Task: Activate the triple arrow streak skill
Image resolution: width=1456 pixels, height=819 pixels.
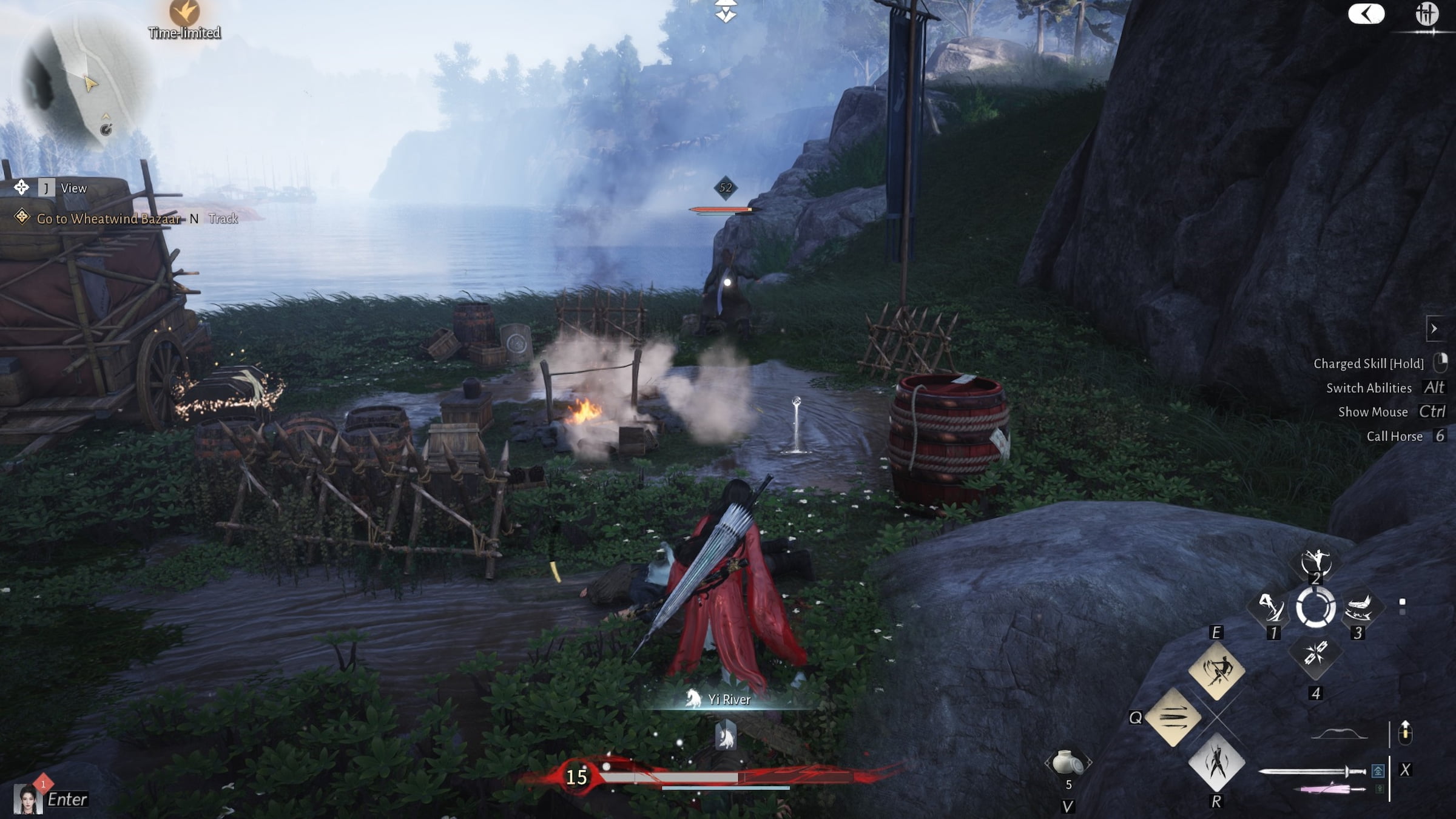Action: [1173, 718]
